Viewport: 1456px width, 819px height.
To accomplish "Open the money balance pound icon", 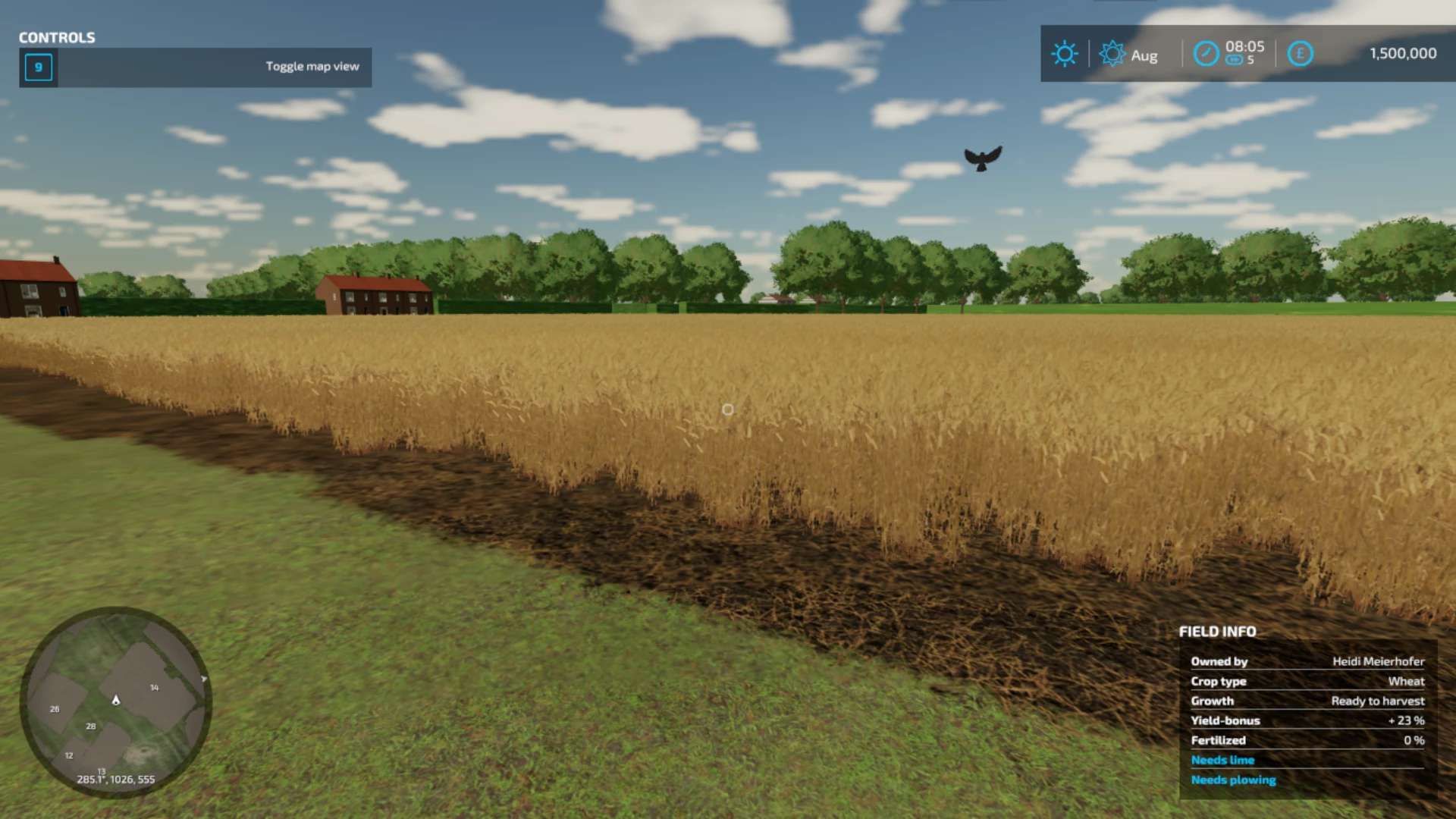I will [1300, 54].
